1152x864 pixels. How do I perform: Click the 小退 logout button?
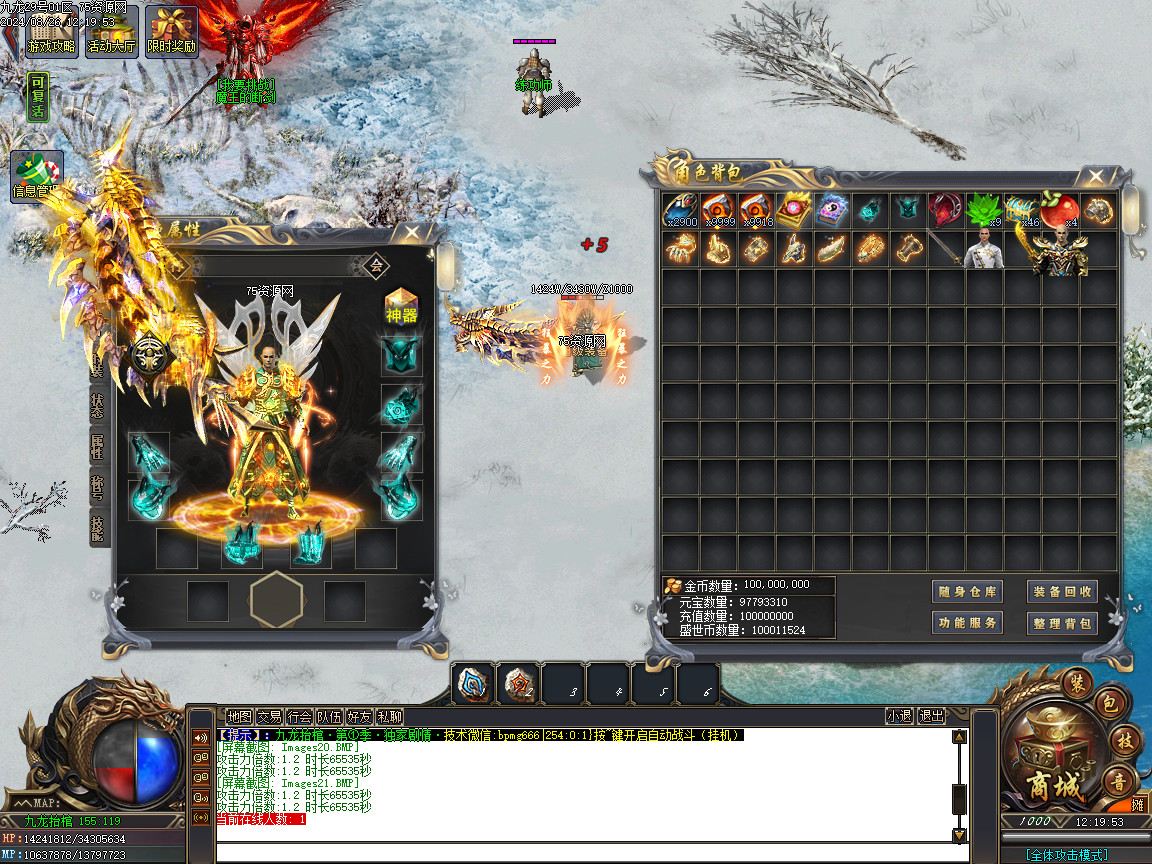click(x=899, y=716)
